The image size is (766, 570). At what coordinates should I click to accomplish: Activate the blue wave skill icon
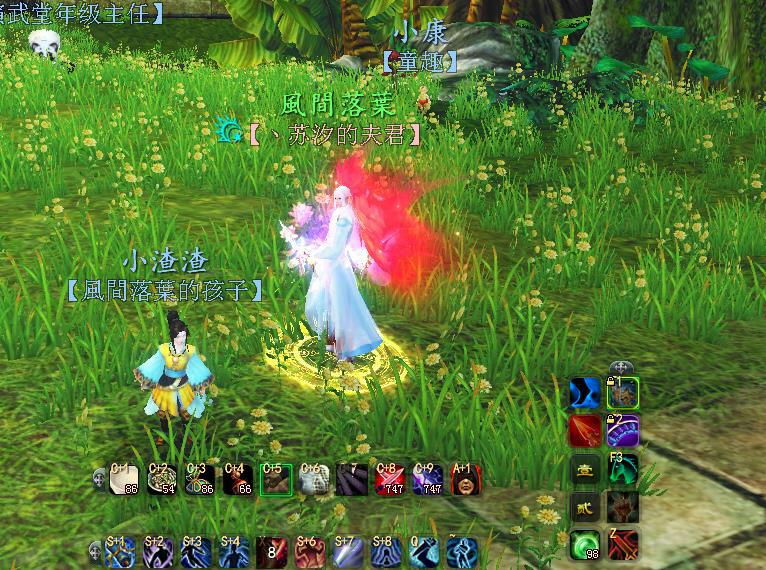(x=585, y=393)
